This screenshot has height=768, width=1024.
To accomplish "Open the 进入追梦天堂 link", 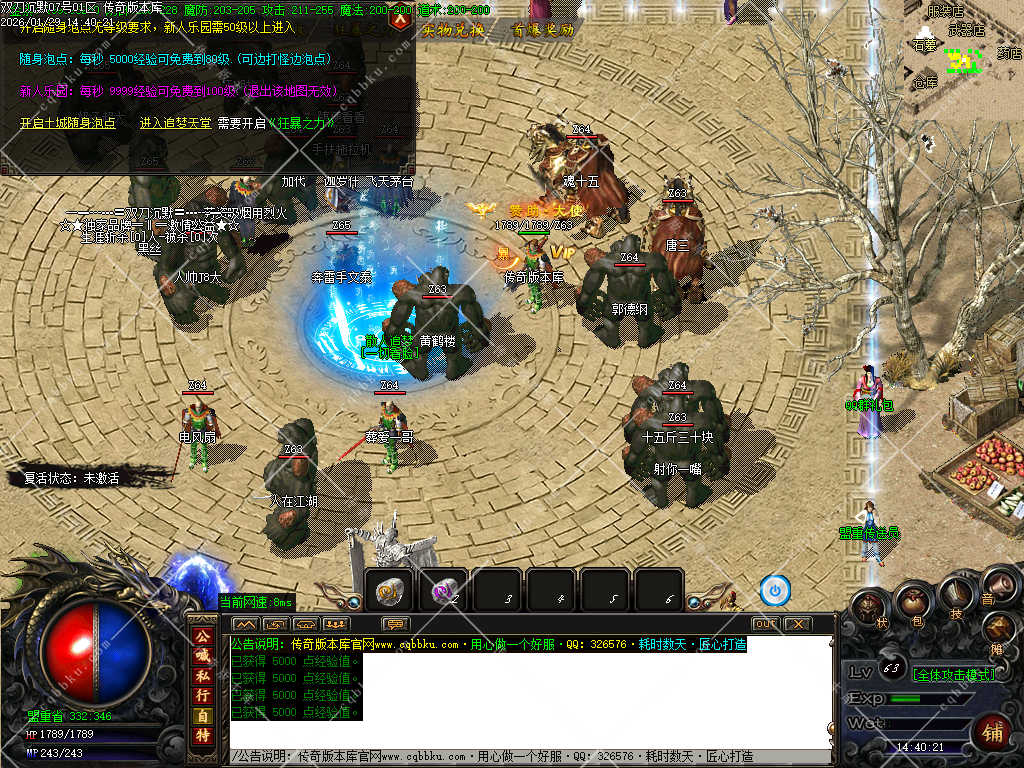I will 175,123.
